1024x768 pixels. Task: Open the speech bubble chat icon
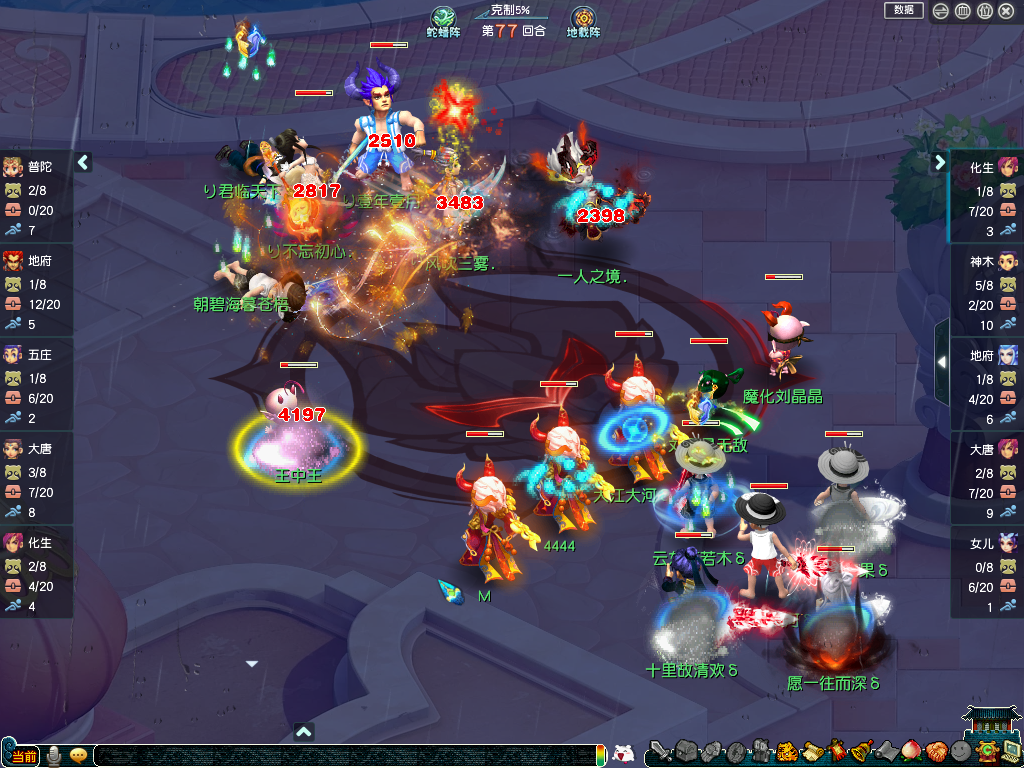78,755
